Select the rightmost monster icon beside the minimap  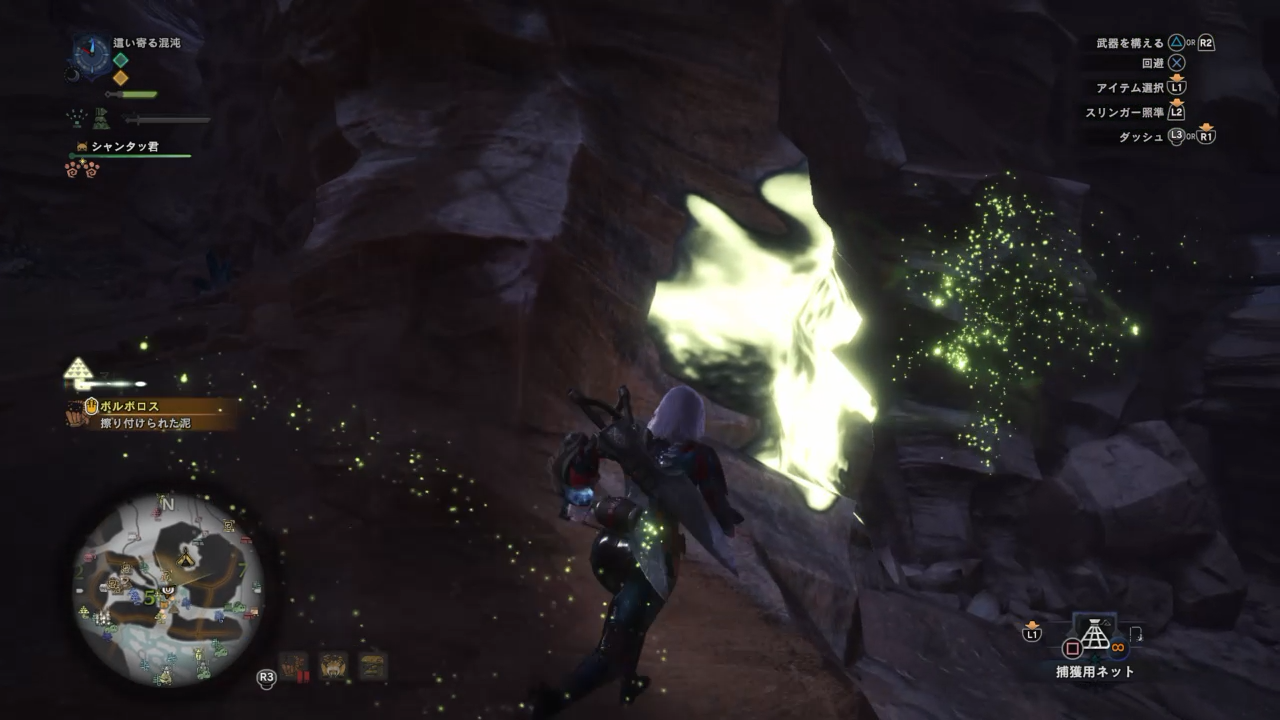pos(372,666)
